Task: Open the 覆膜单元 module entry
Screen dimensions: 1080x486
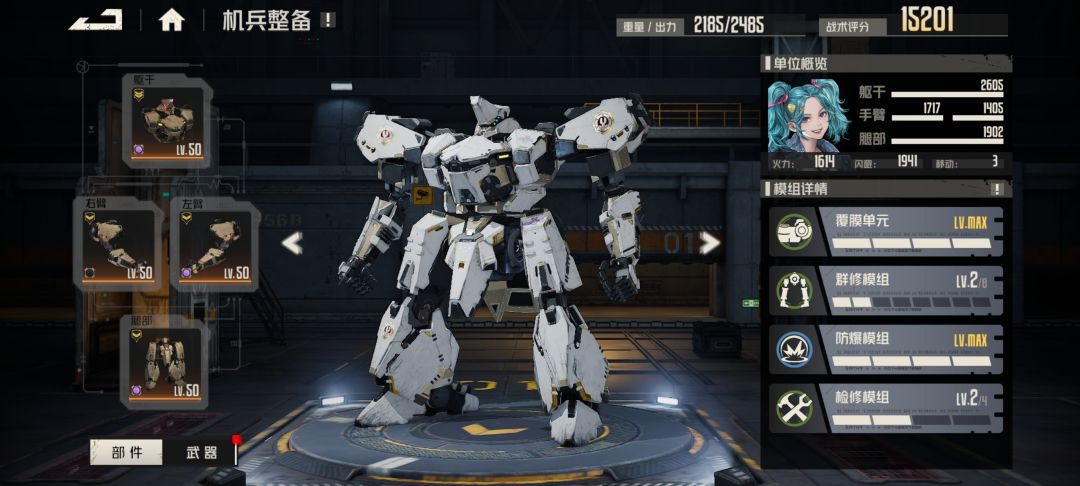Action: (886, 231)
